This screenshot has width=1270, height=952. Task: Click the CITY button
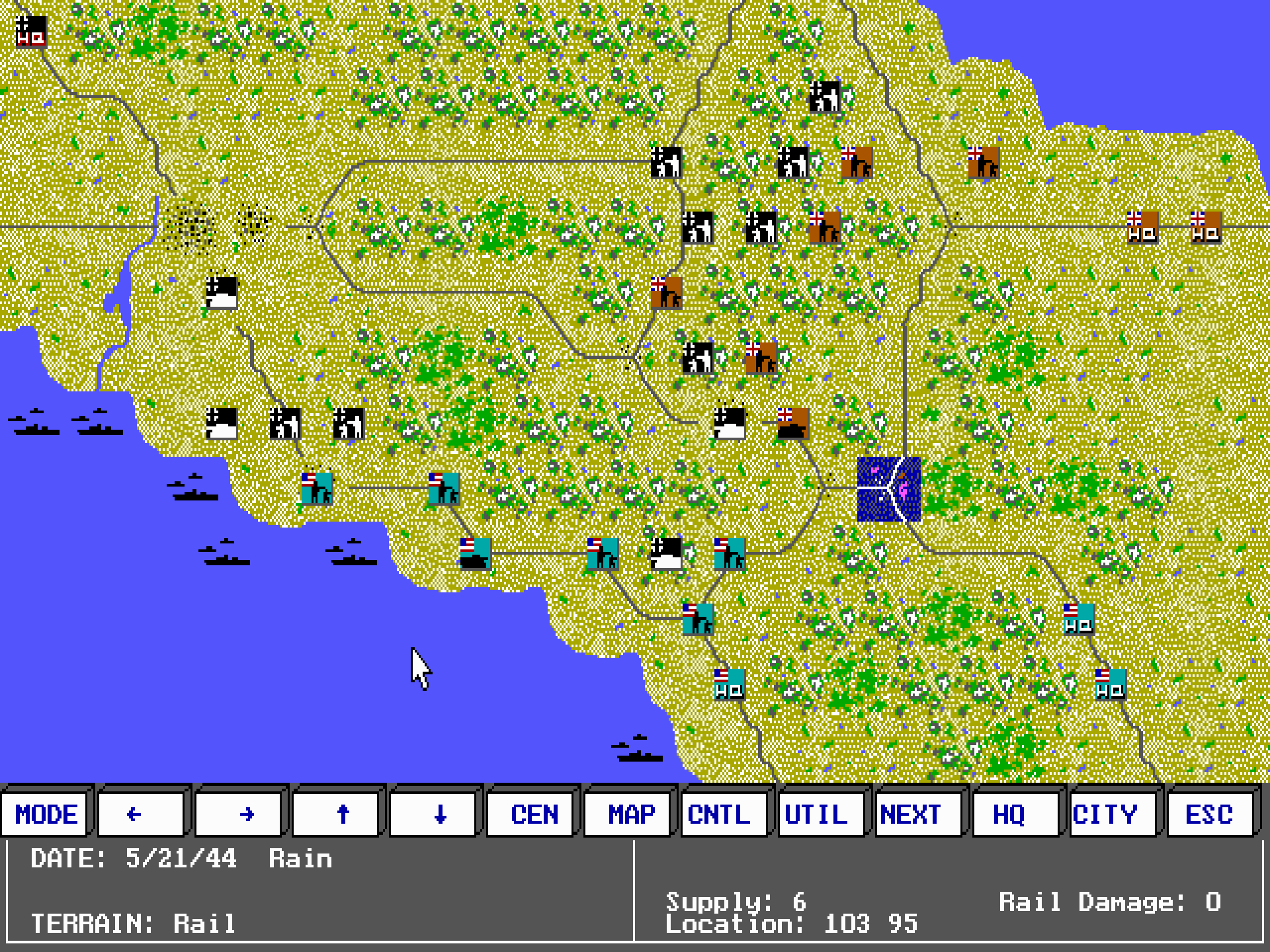click(x=1113, y=814)
